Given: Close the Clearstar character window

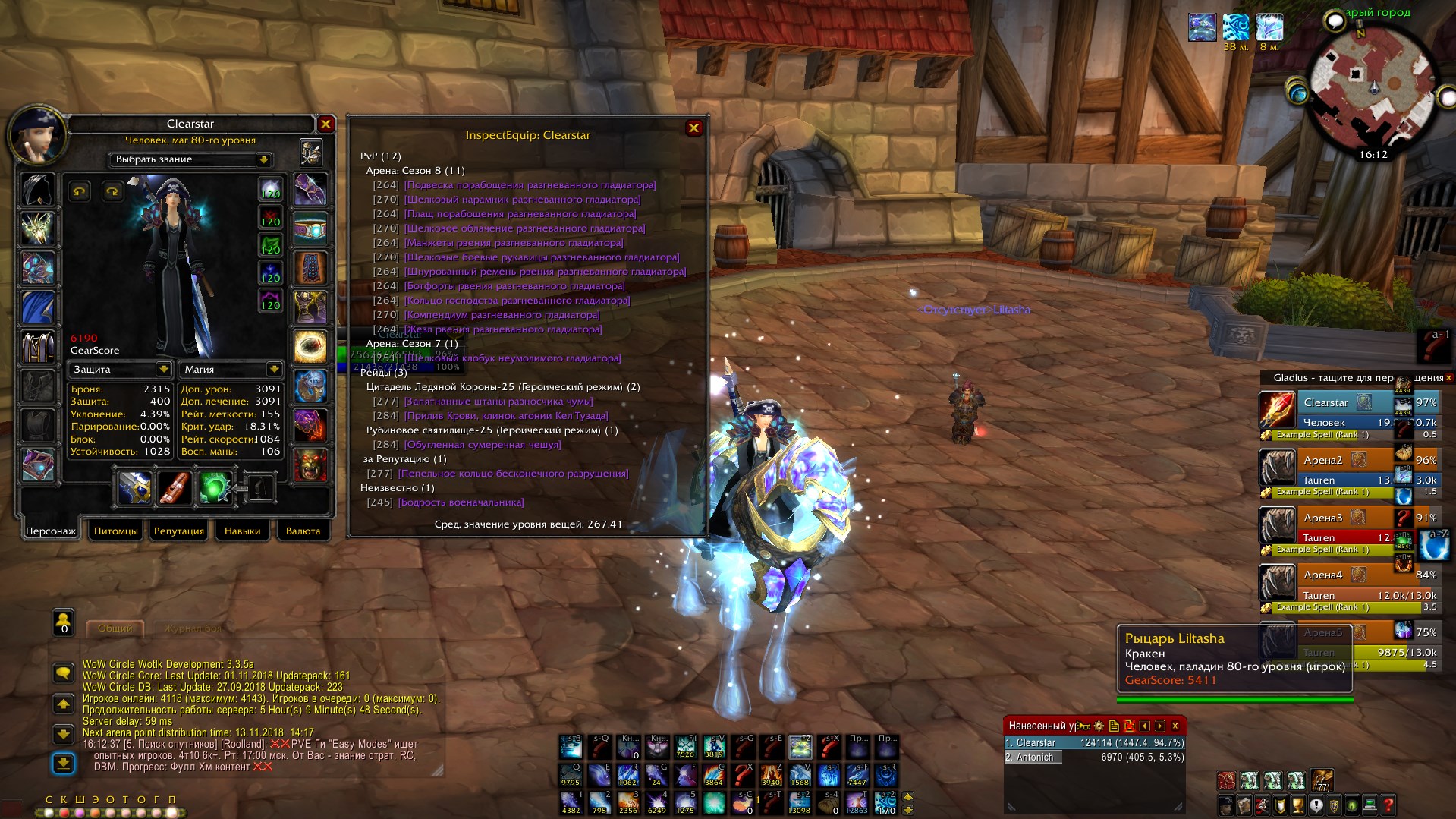Looking at the screenshot, I should (x=325, y=124).
